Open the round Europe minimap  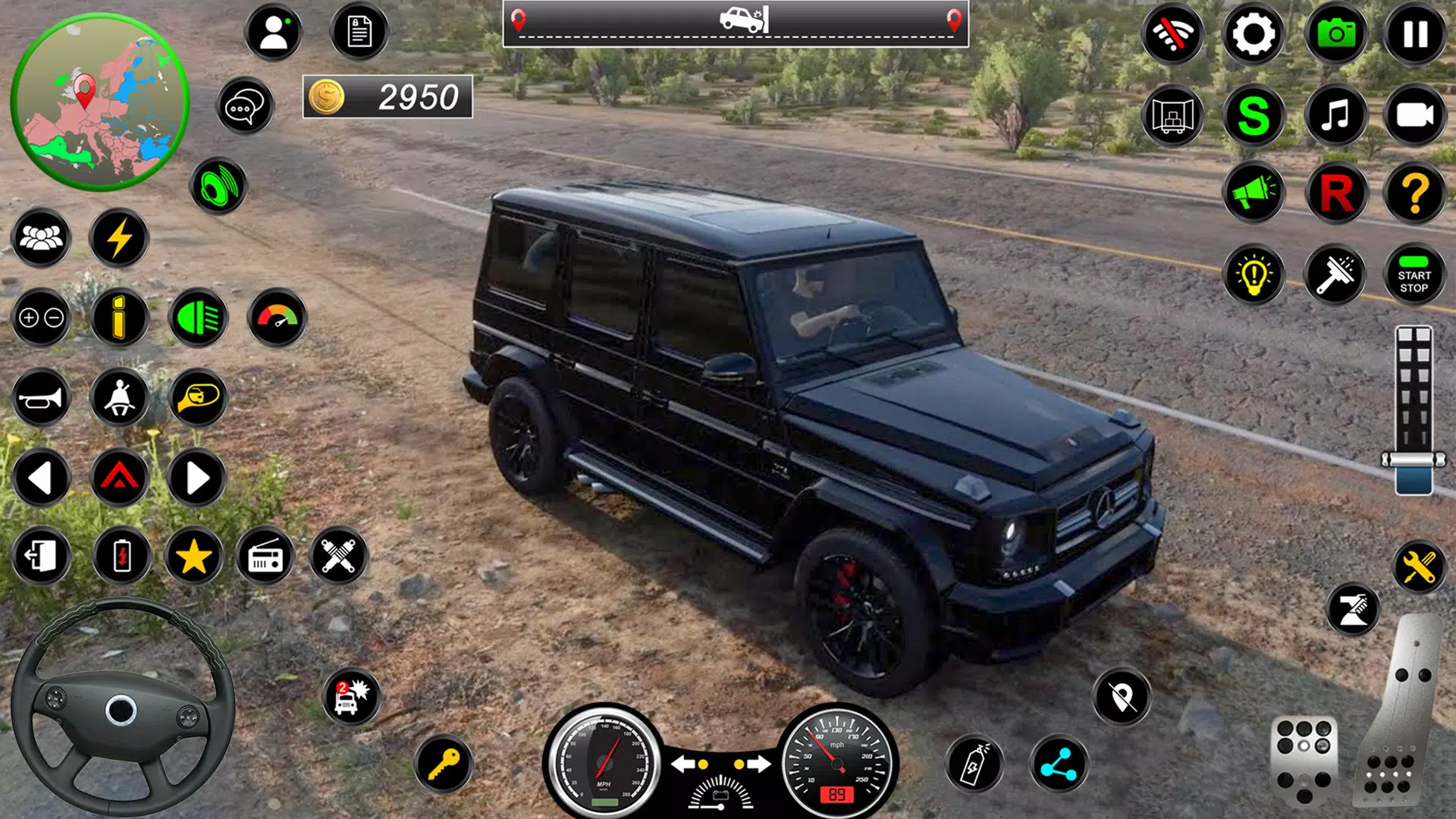tap(99, 101)
